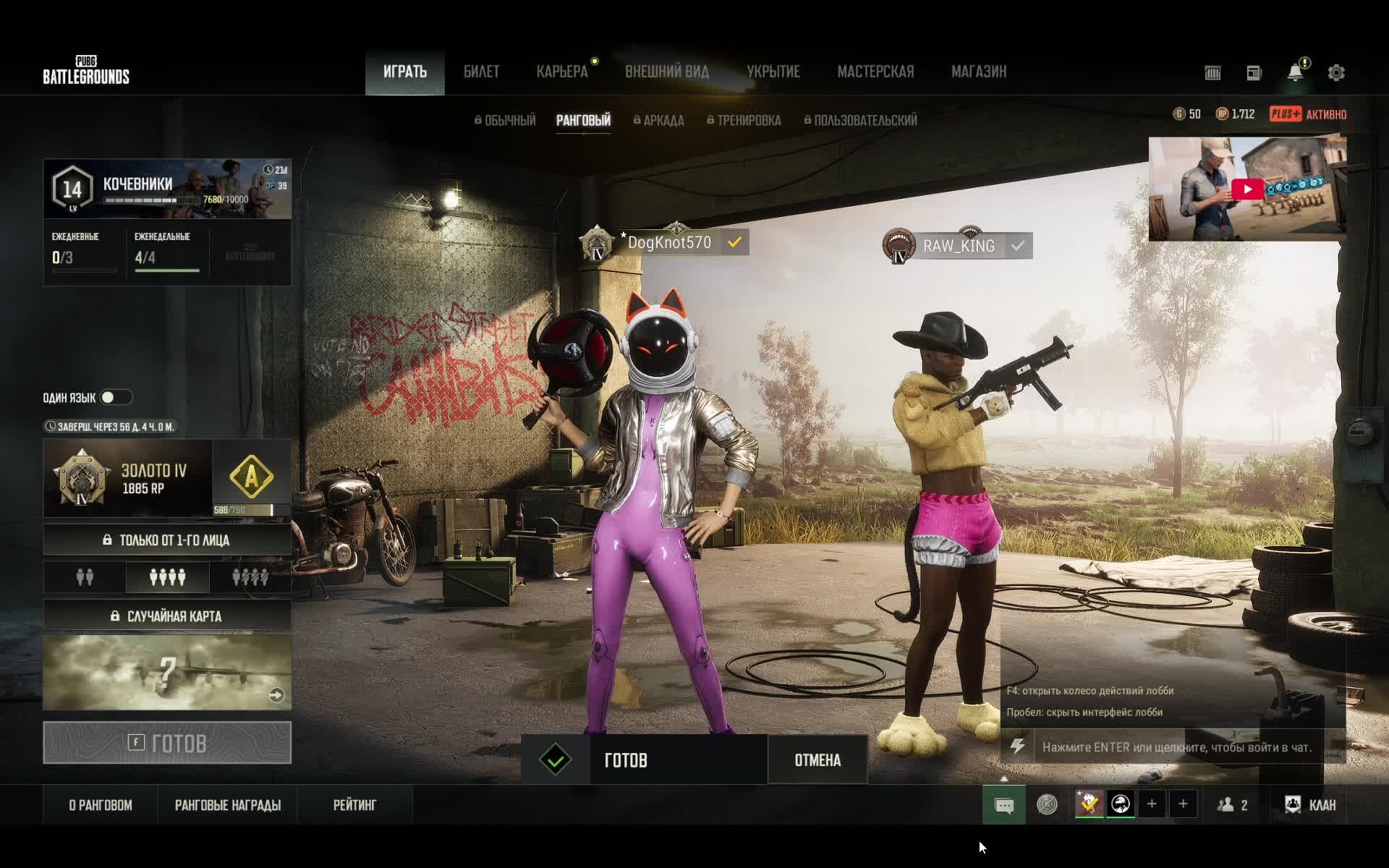Select the four-player squad option
Screen dimensions: 1389x868
pos(167,577)
